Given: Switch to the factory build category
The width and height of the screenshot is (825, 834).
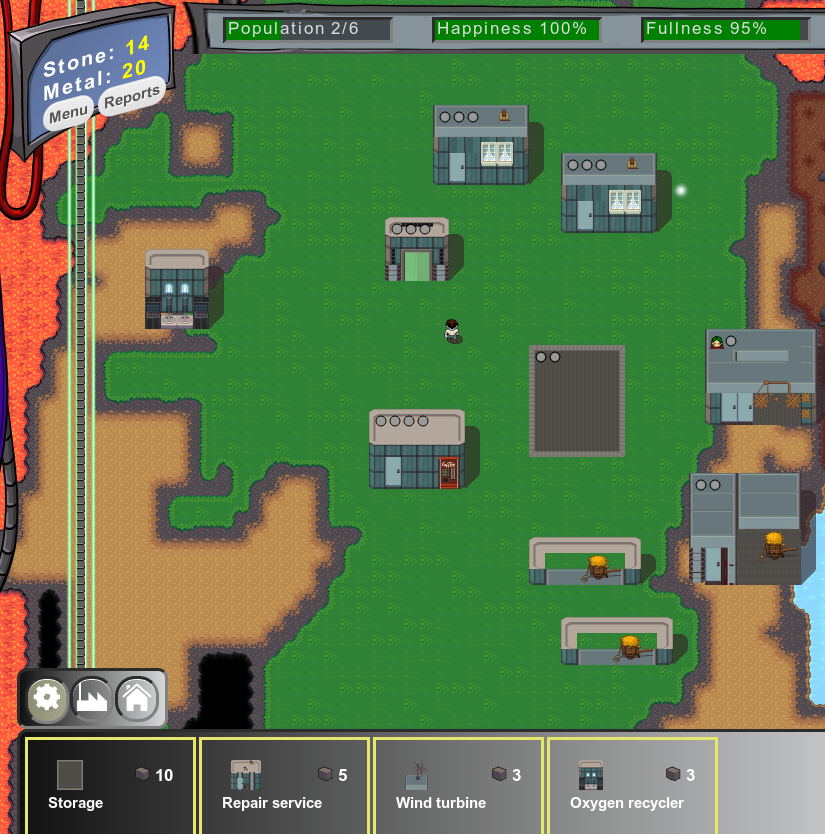Looking at the screenshot, I should tap(92, 698).
